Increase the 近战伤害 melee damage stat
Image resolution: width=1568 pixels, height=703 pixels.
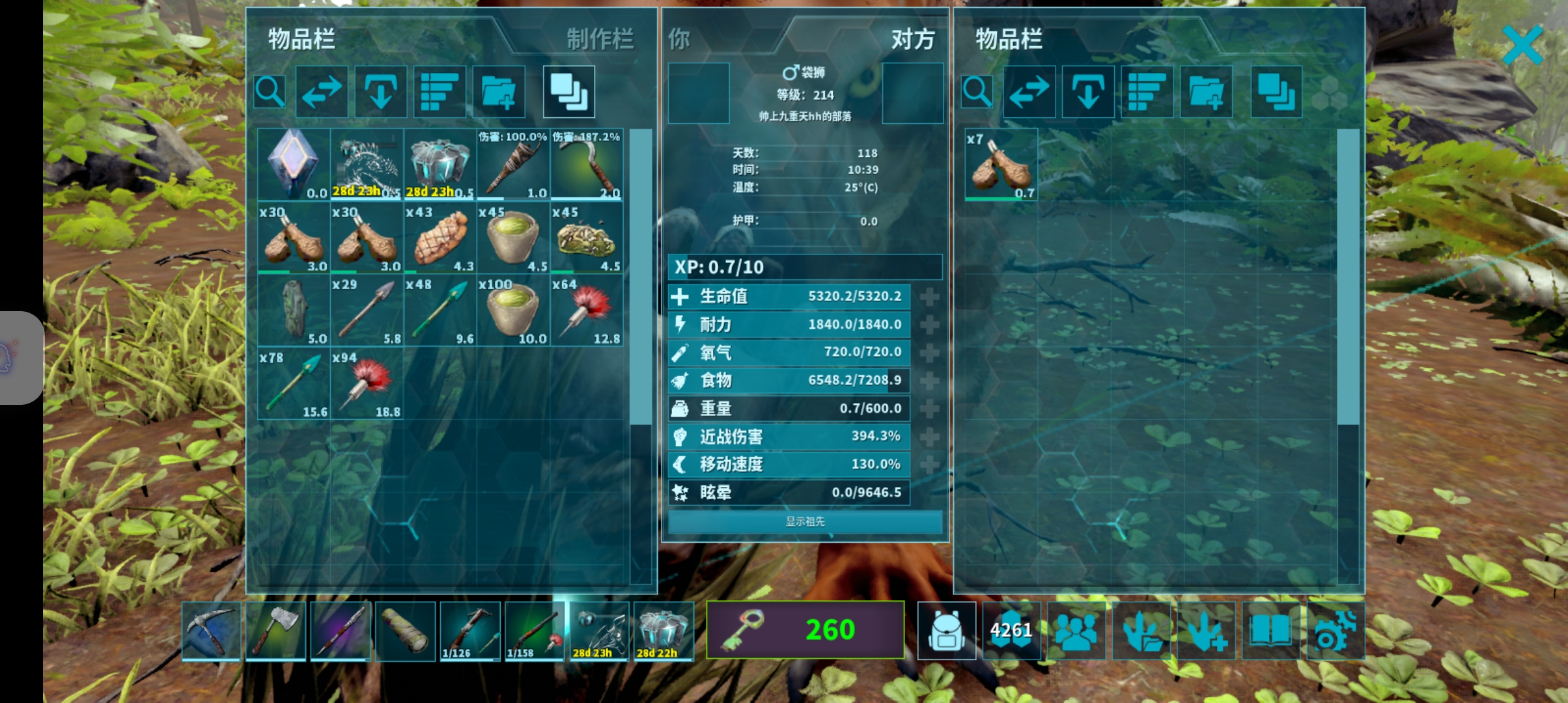[929, 437]
